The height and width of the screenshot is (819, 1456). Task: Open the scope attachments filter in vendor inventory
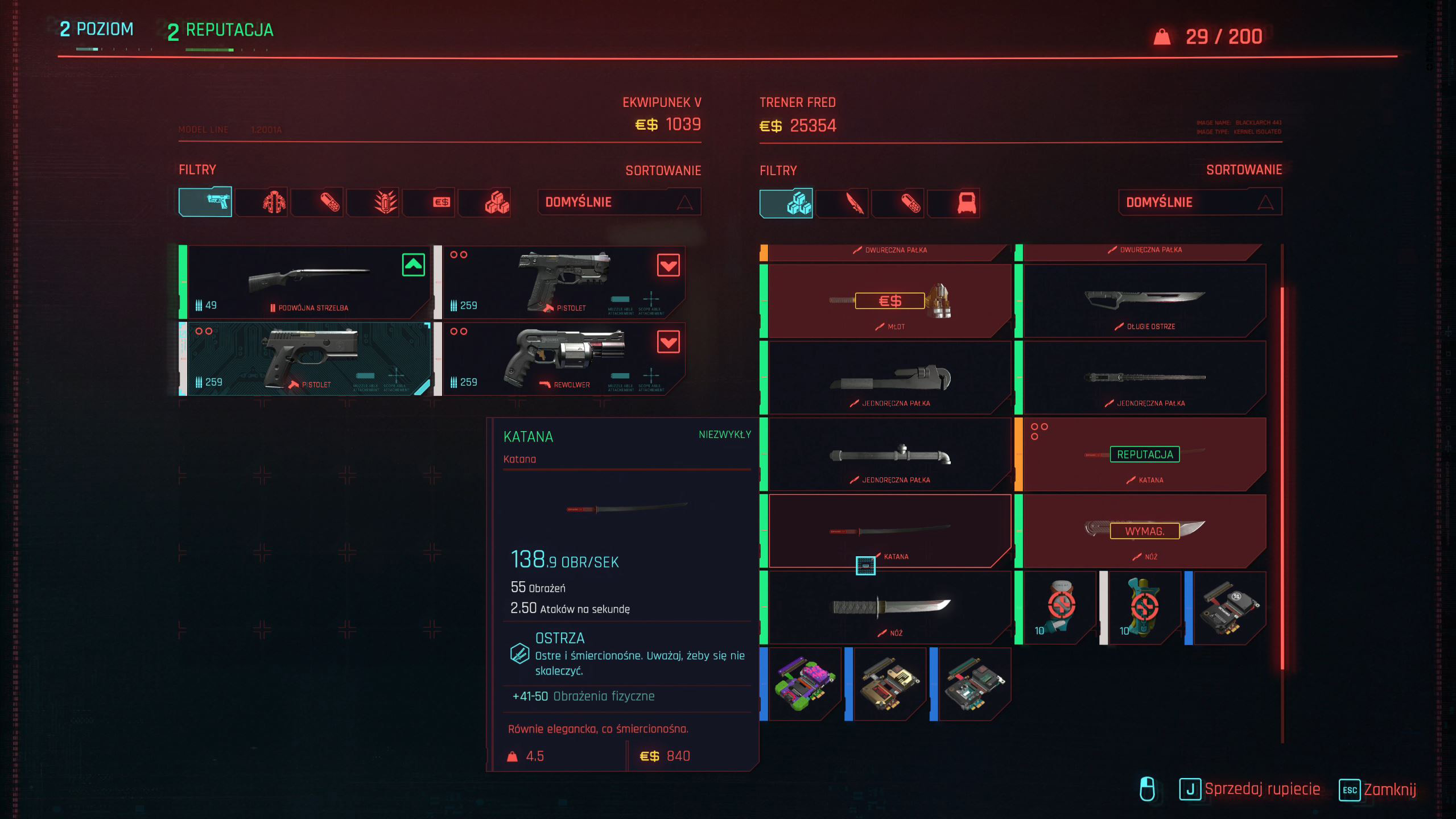pyautogui.click(x=953, y=202)
